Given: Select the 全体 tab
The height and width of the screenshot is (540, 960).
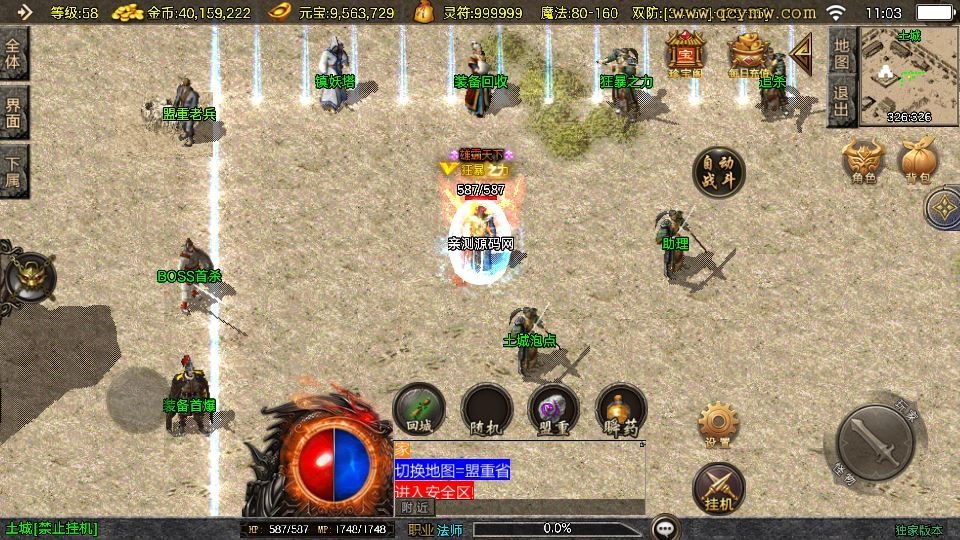Looking at the screenshot, I should (14, 54).
